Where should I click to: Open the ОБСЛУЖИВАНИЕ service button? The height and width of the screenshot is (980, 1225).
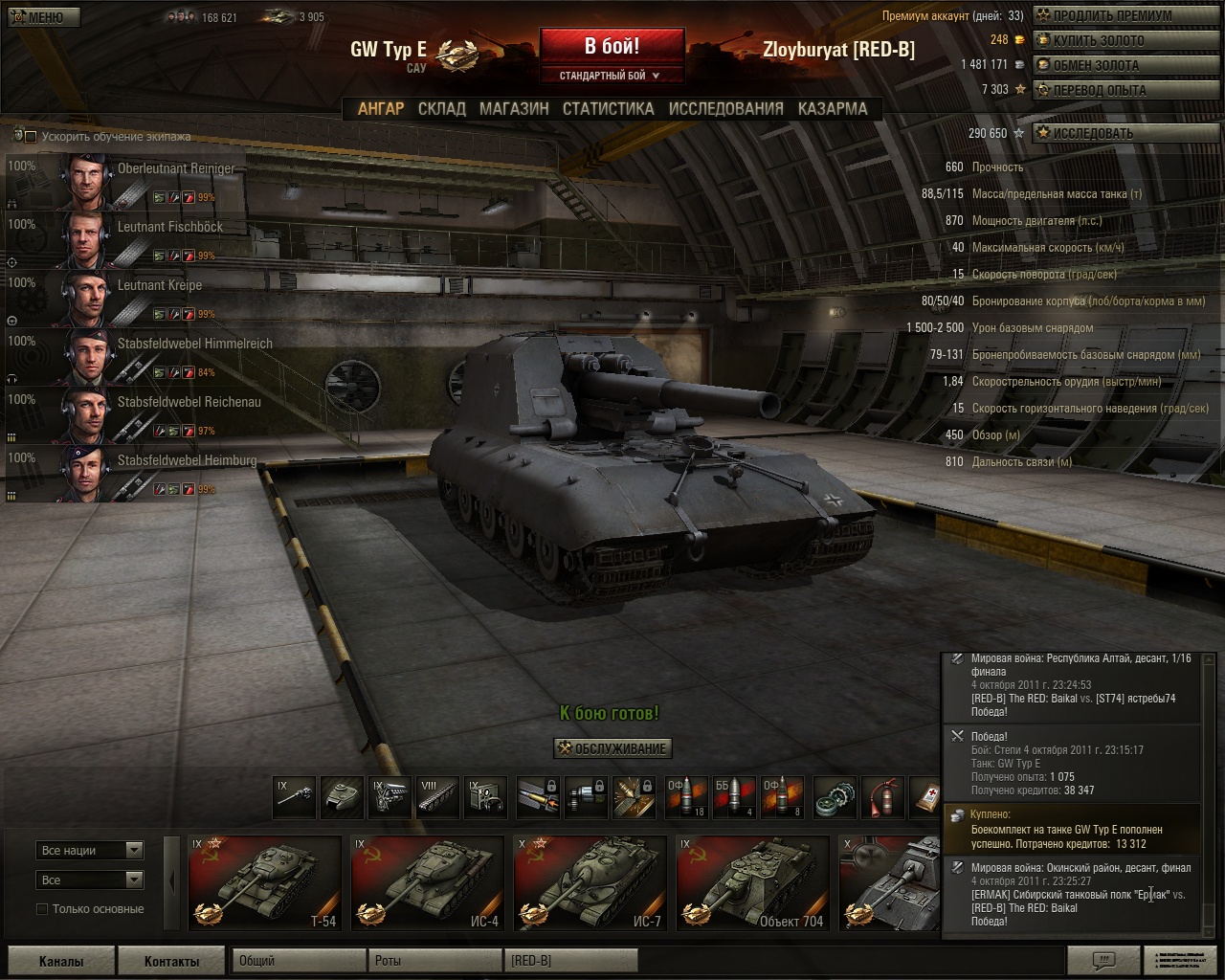(612, 748)
